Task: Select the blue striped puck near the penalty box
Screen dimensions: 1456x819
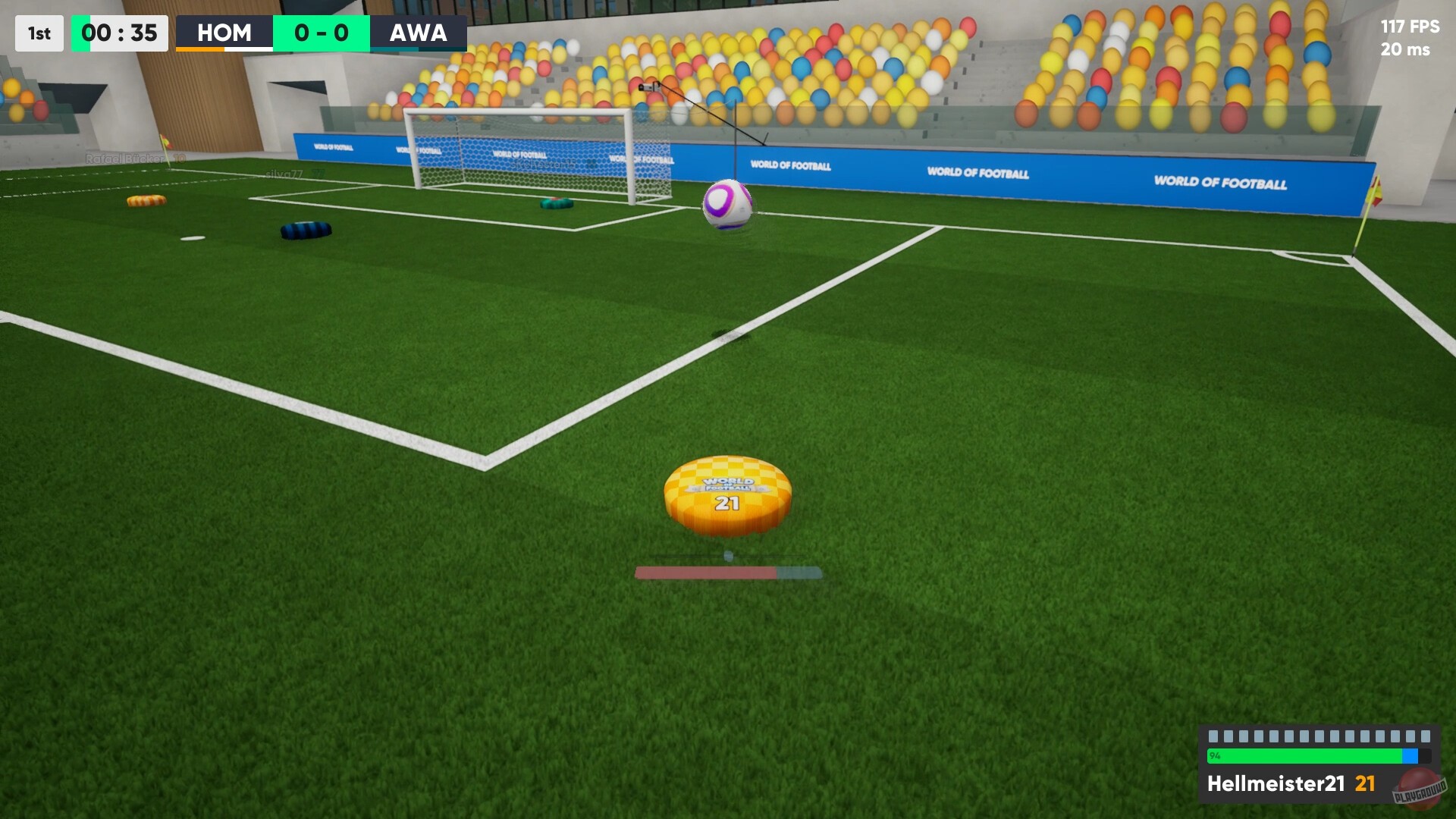Action: coord(307,229)
